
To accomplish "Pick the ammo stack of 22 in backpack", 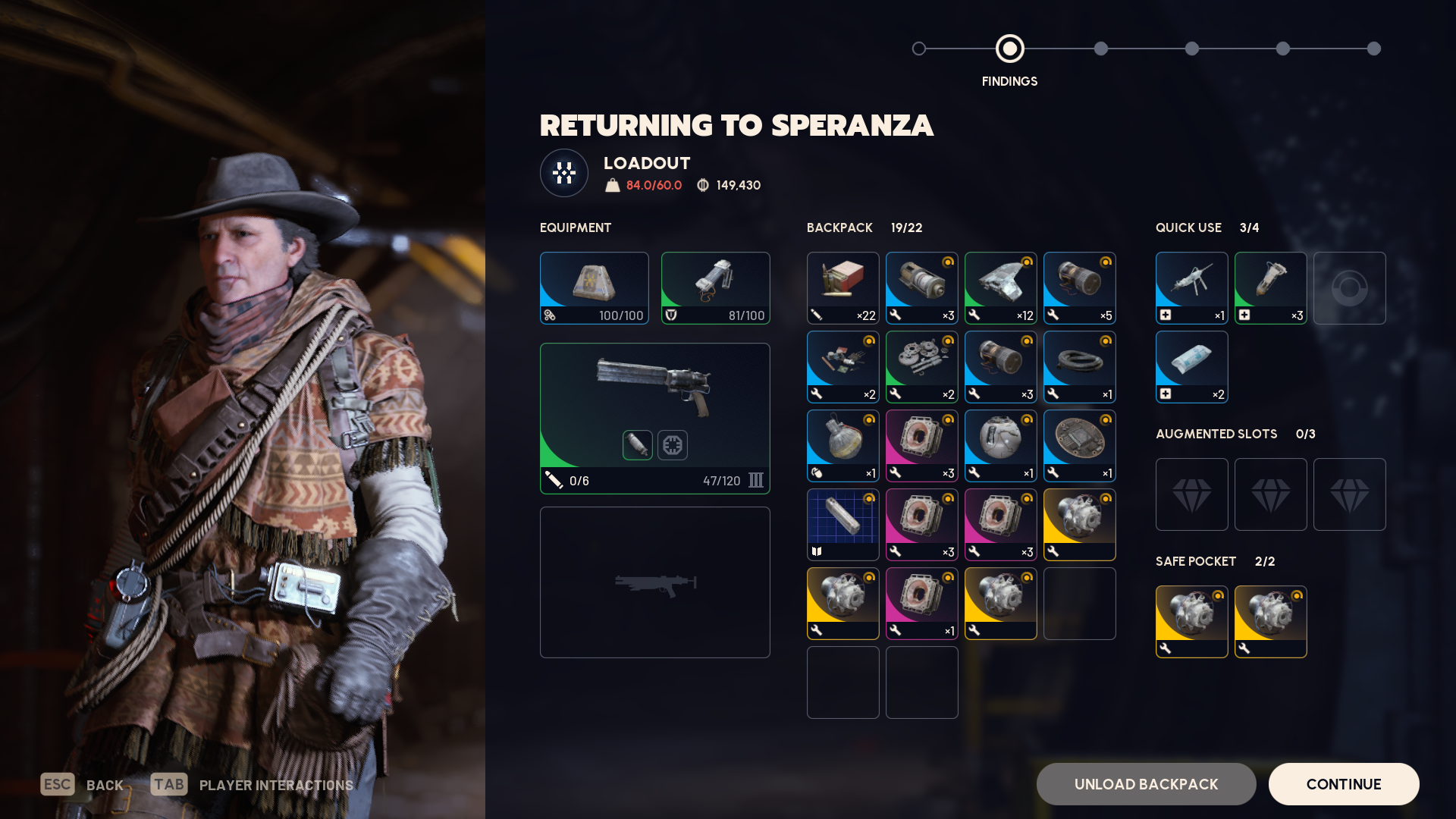I will [843, 288].
